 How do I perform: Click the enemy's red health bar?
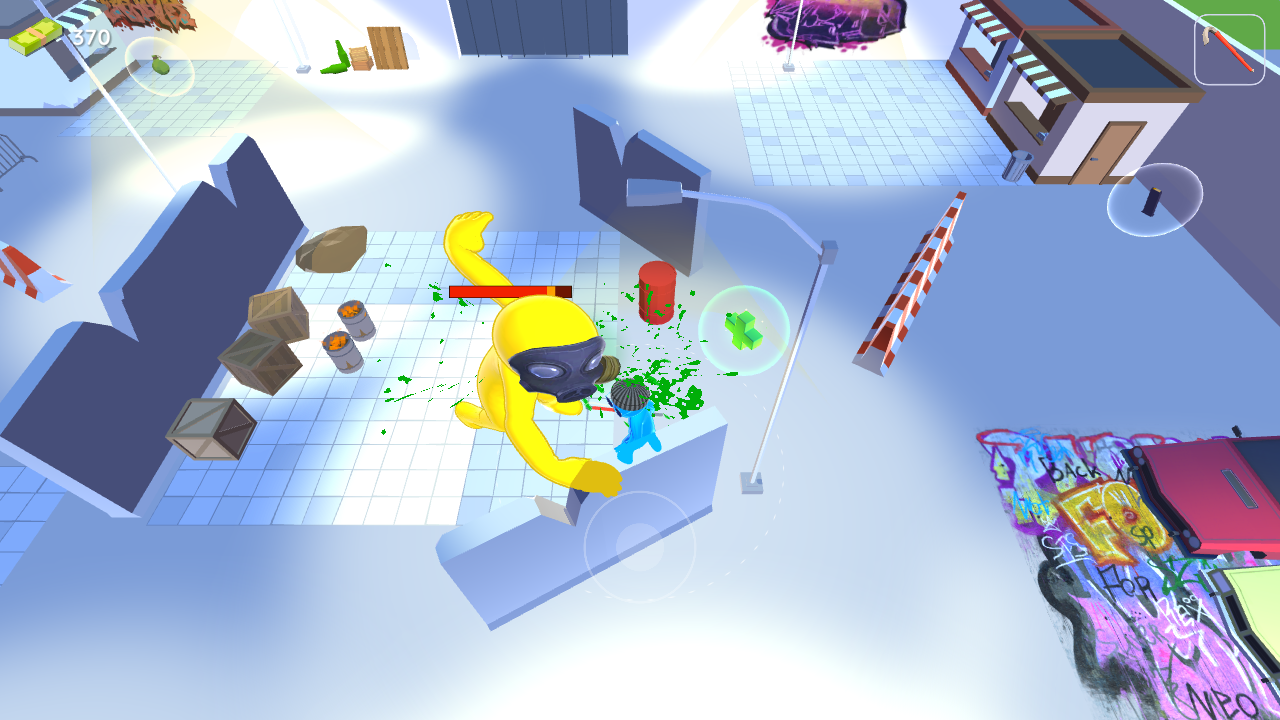click(x=510, y=289)
